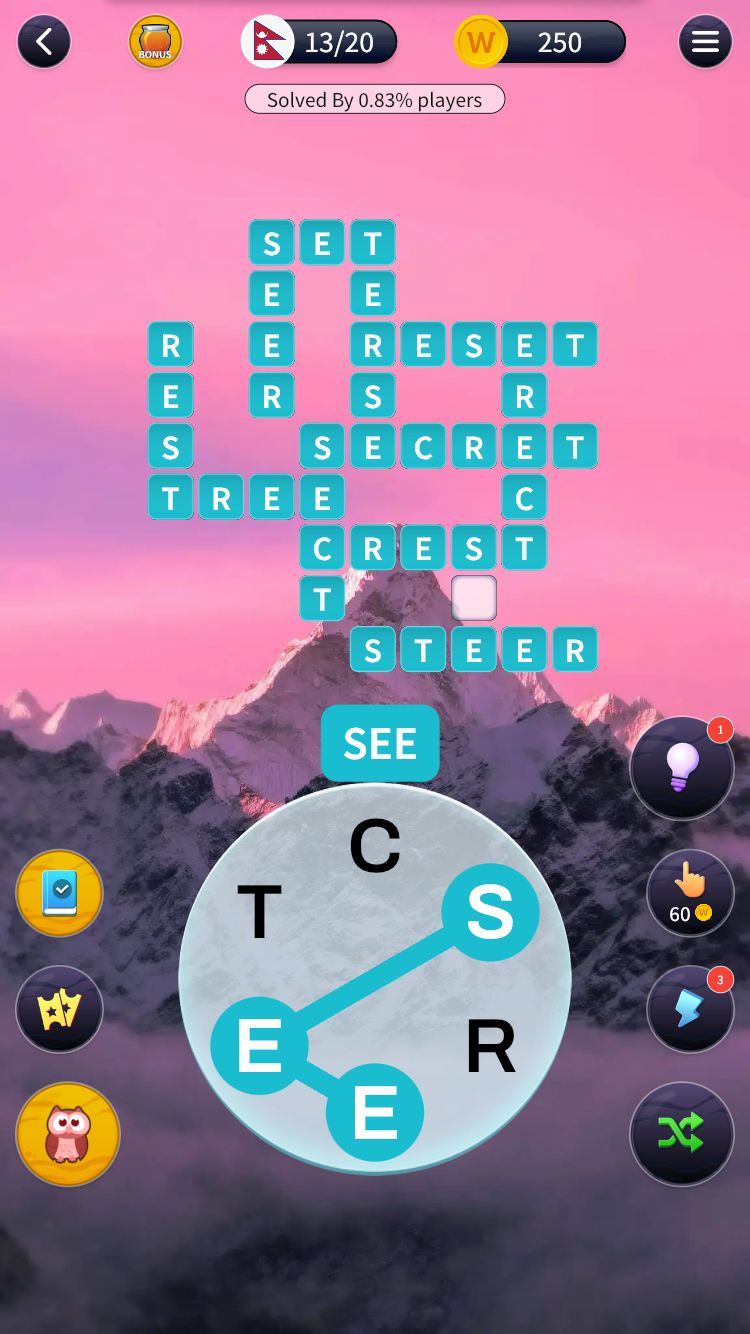750x1334 pixels.
Task: Open the blue dictionary book
Action: click(x=59, y=894)
